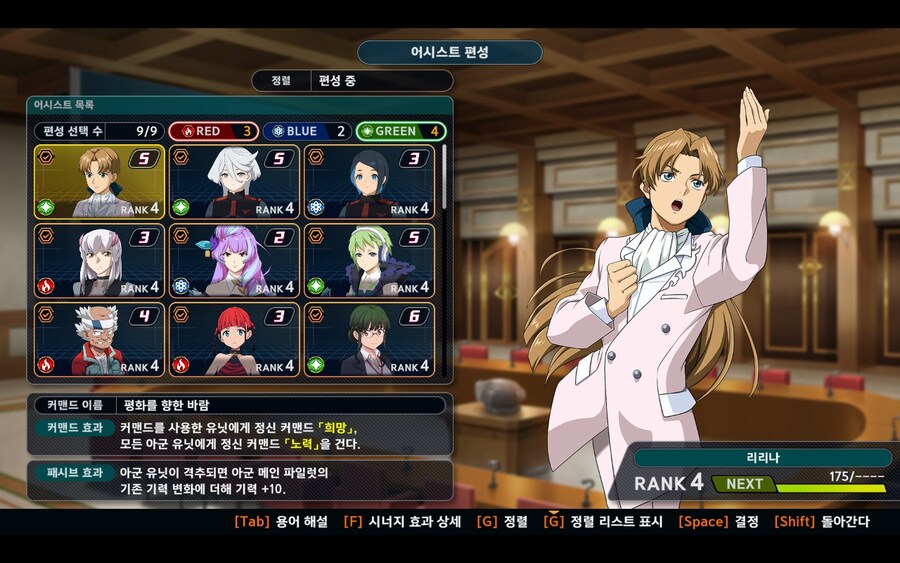Choose the white-haired assist with cost 5
This screenshot has width=900, height=563.
click(x=234, y=182)
